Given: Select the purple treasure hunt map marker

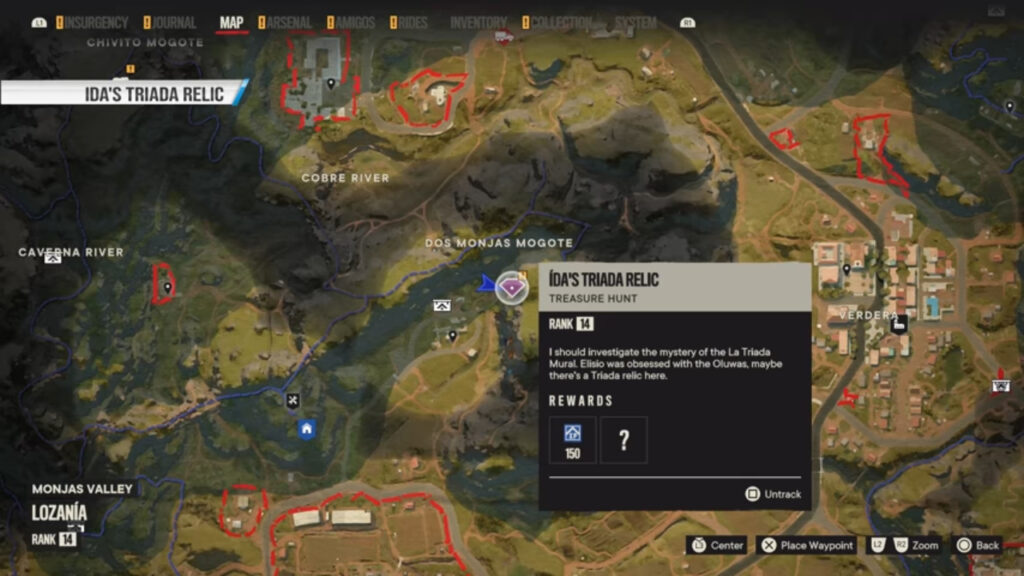Looking at the screenshot, I should [512, 288].
